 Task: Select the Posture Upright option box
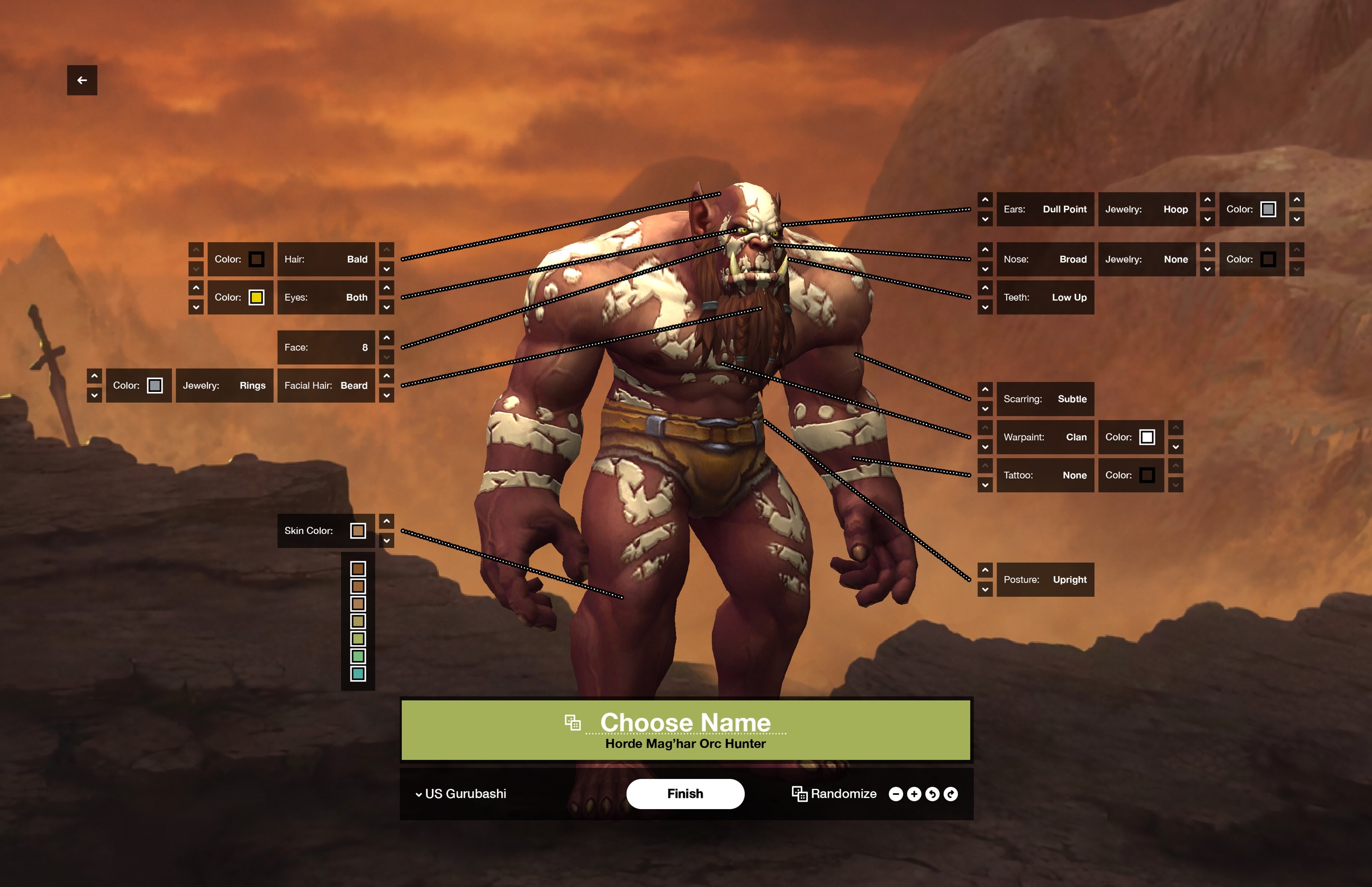pos(1044,579)
